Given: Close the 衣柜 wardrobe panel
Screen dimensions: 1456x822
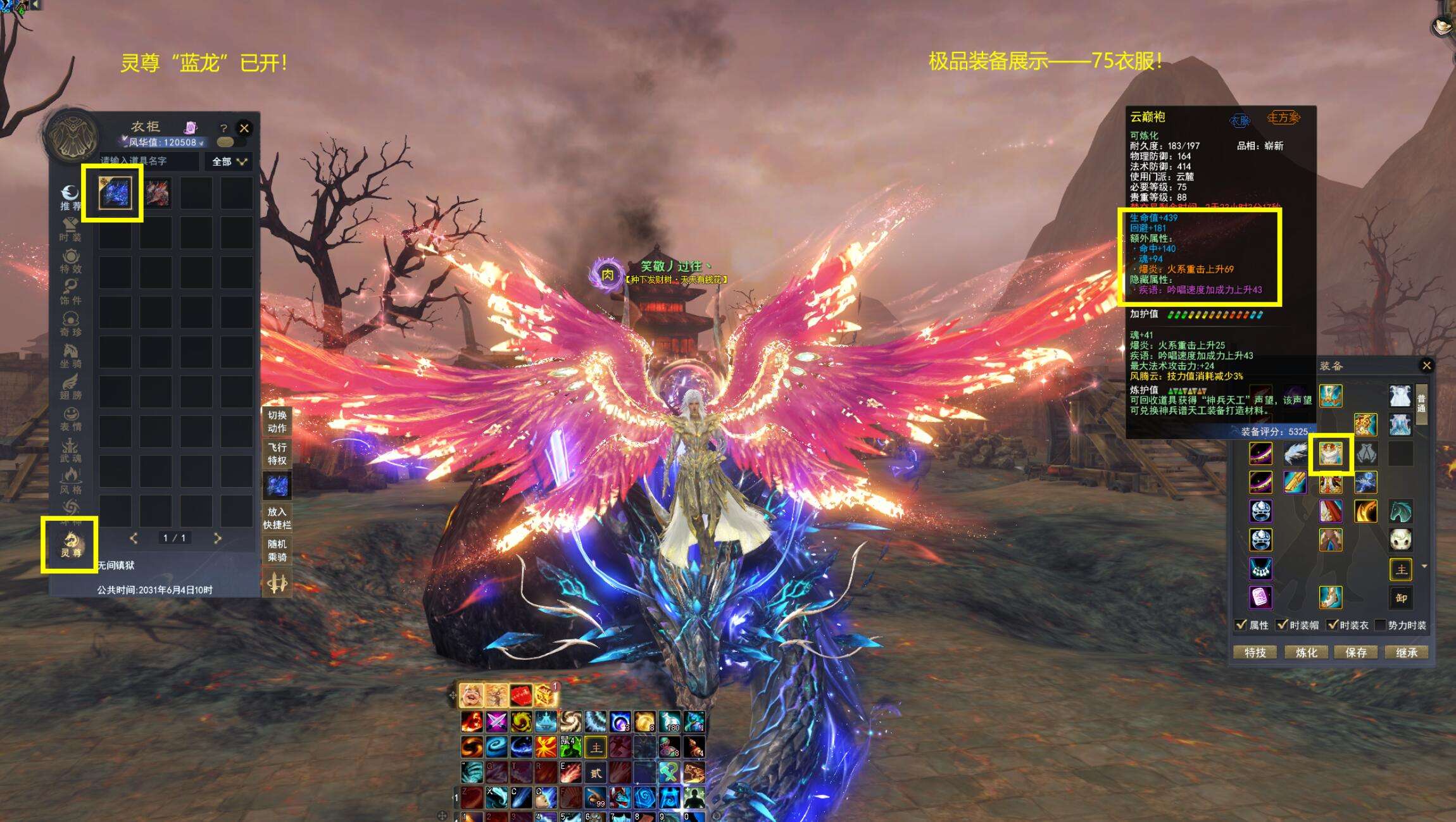Looking at the screenshot, I should (x=244, y=128).
